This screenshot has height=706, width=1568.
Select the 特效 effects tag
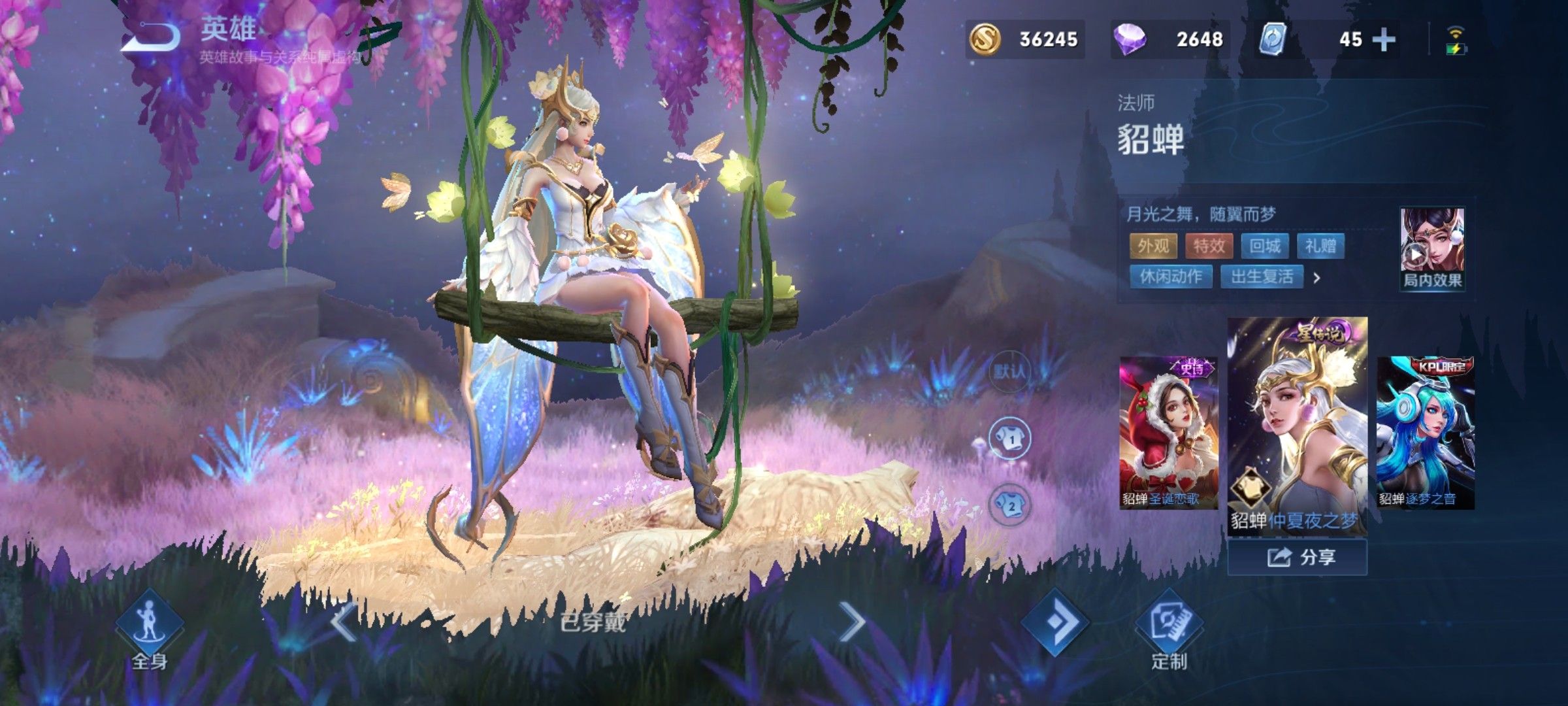click(x=1209, y=246)
